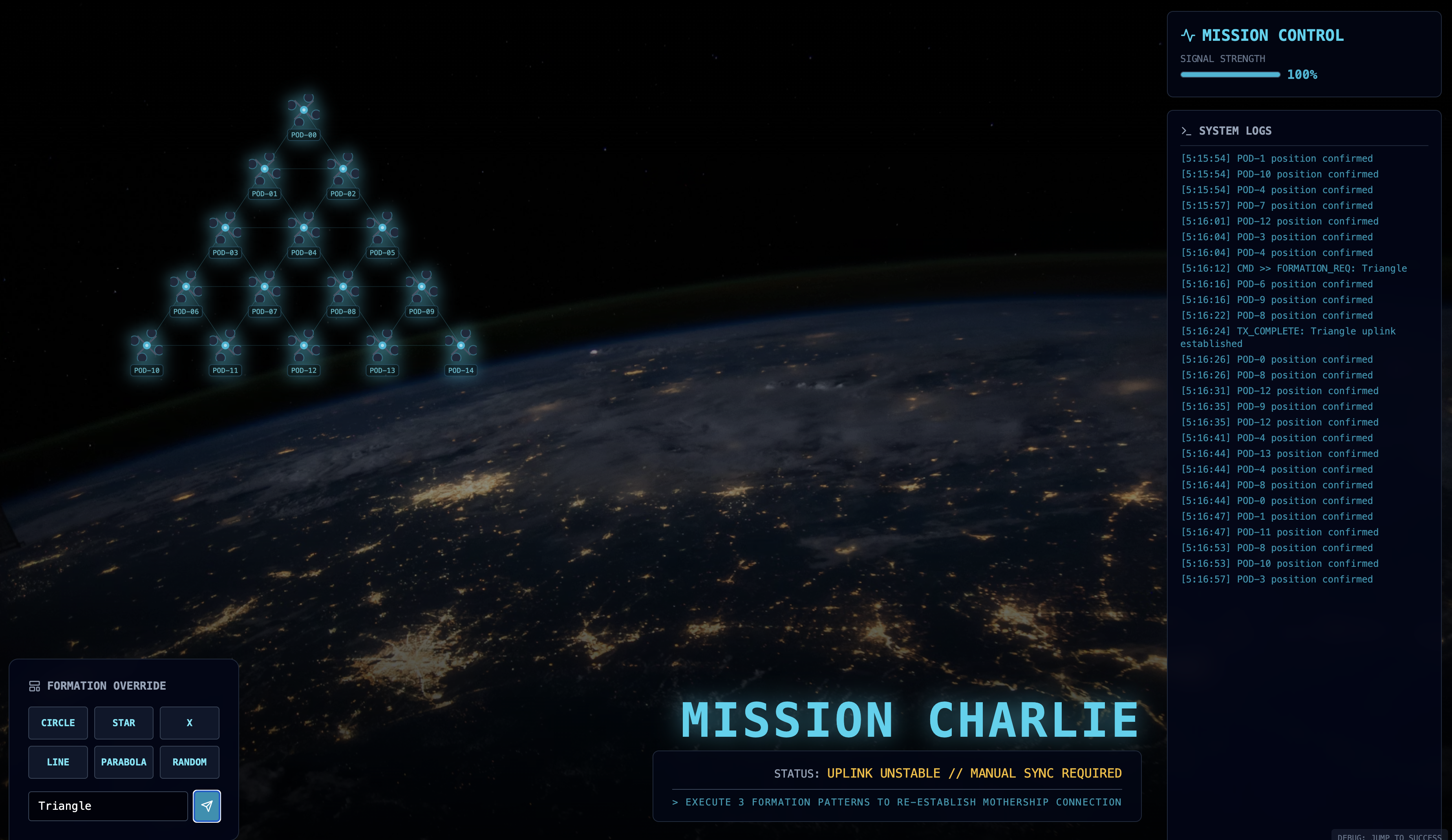Pick the PARABOLA formation

click(123, 761)
